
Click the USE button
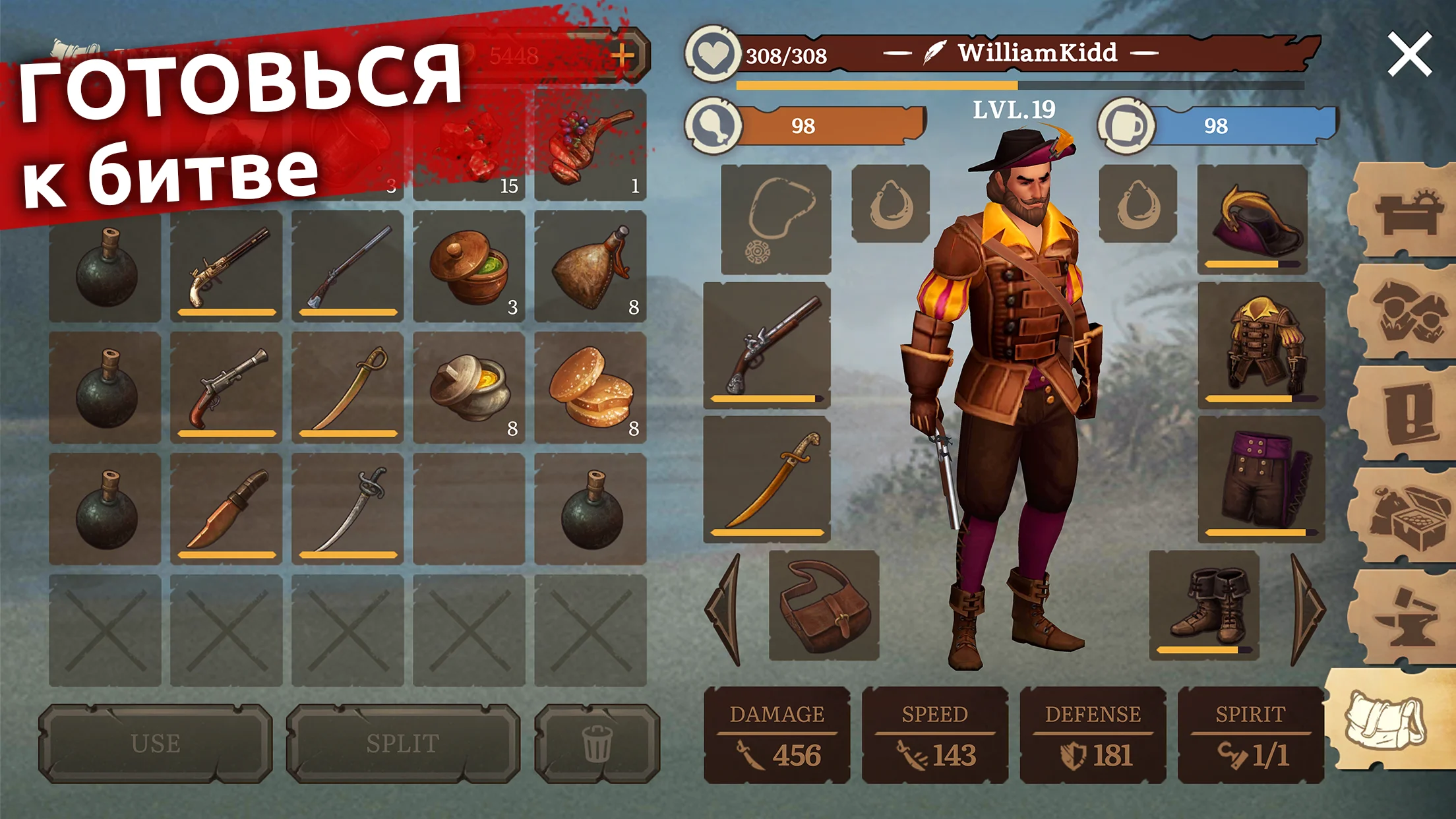click(x=156, y=743)
